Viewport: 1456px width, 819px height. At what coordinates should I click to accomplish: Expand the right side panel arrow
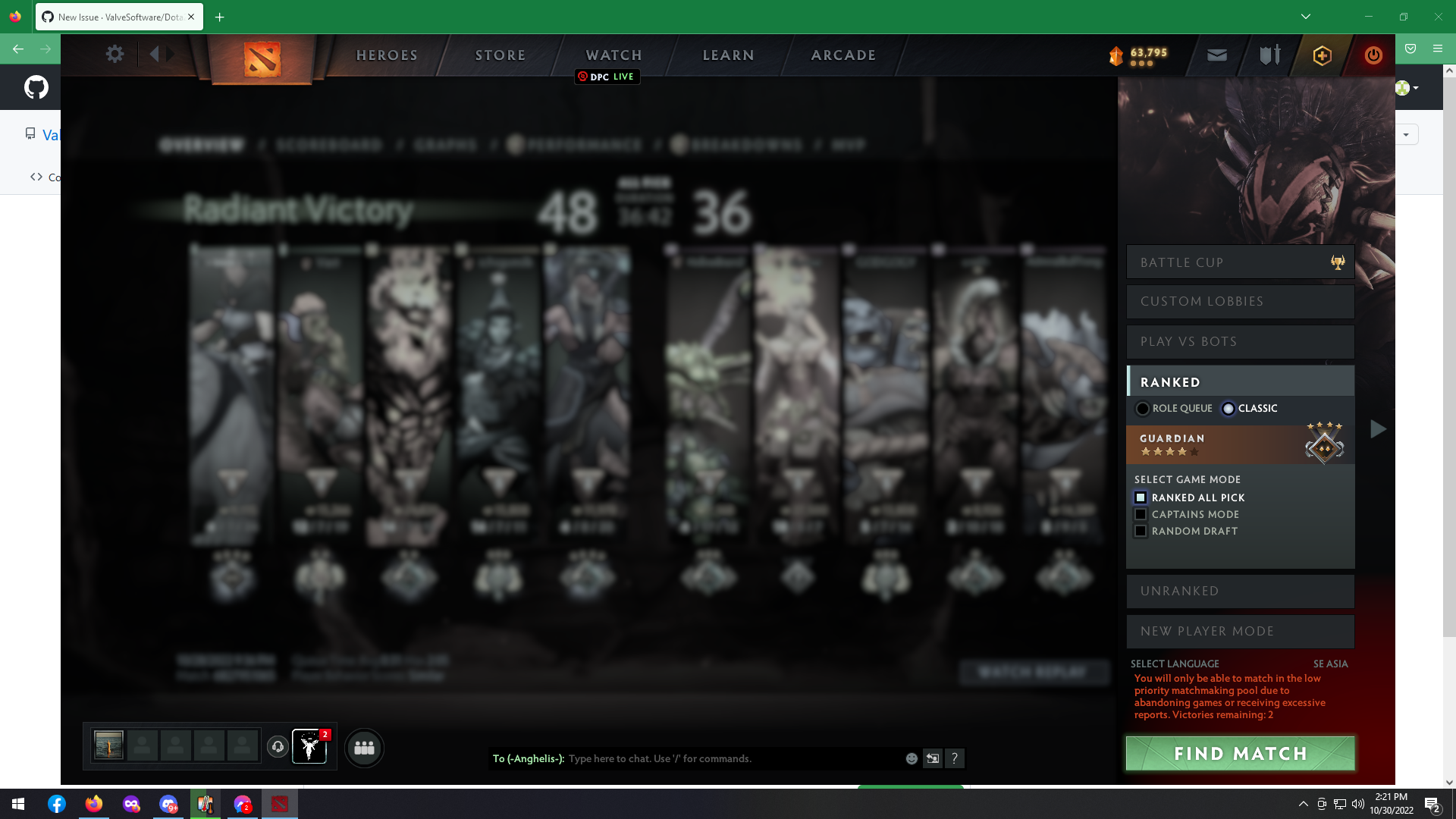pyautogui.click(x=1378, y=429)
